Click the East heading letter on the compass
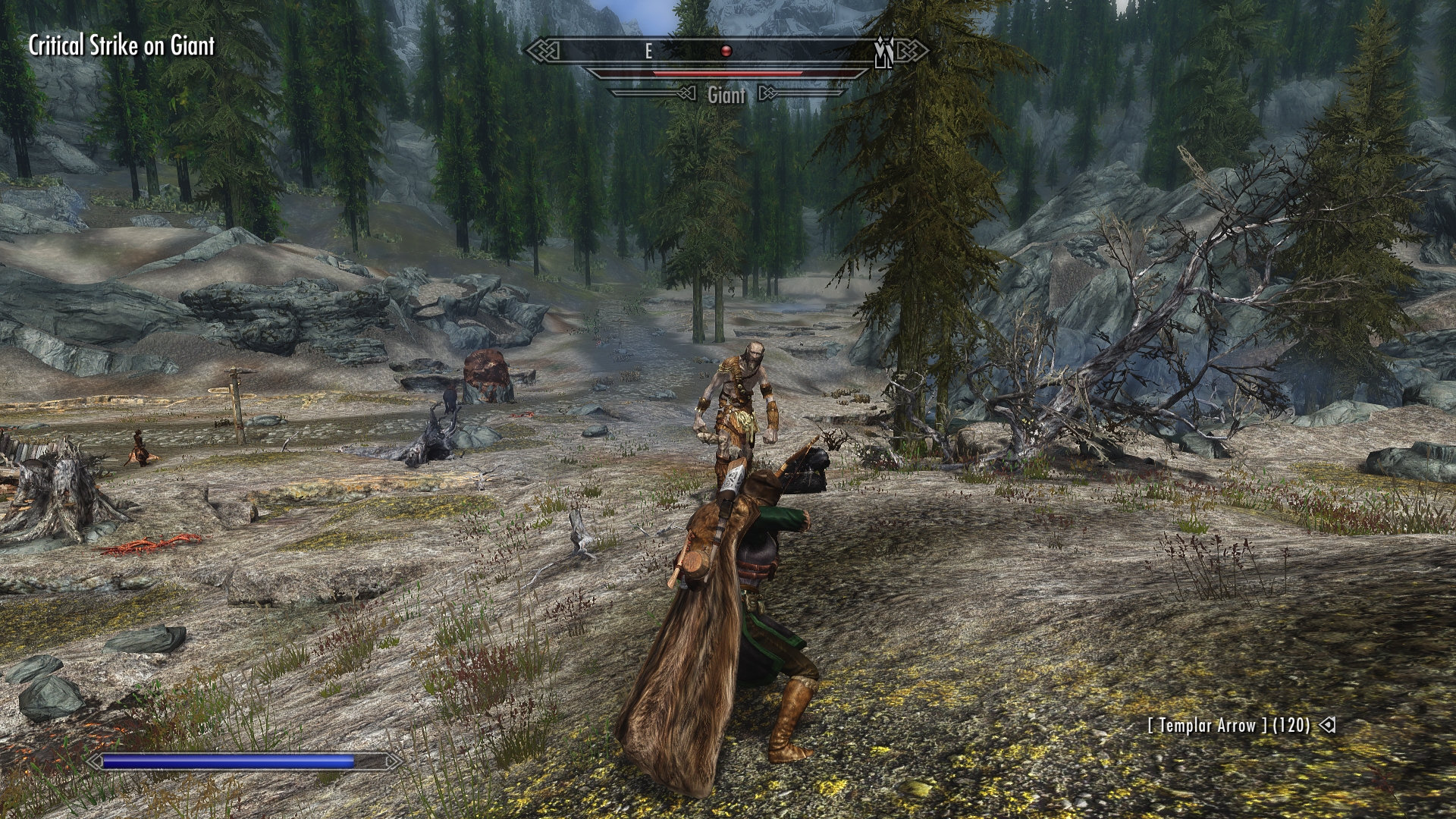 coord(648,52)
